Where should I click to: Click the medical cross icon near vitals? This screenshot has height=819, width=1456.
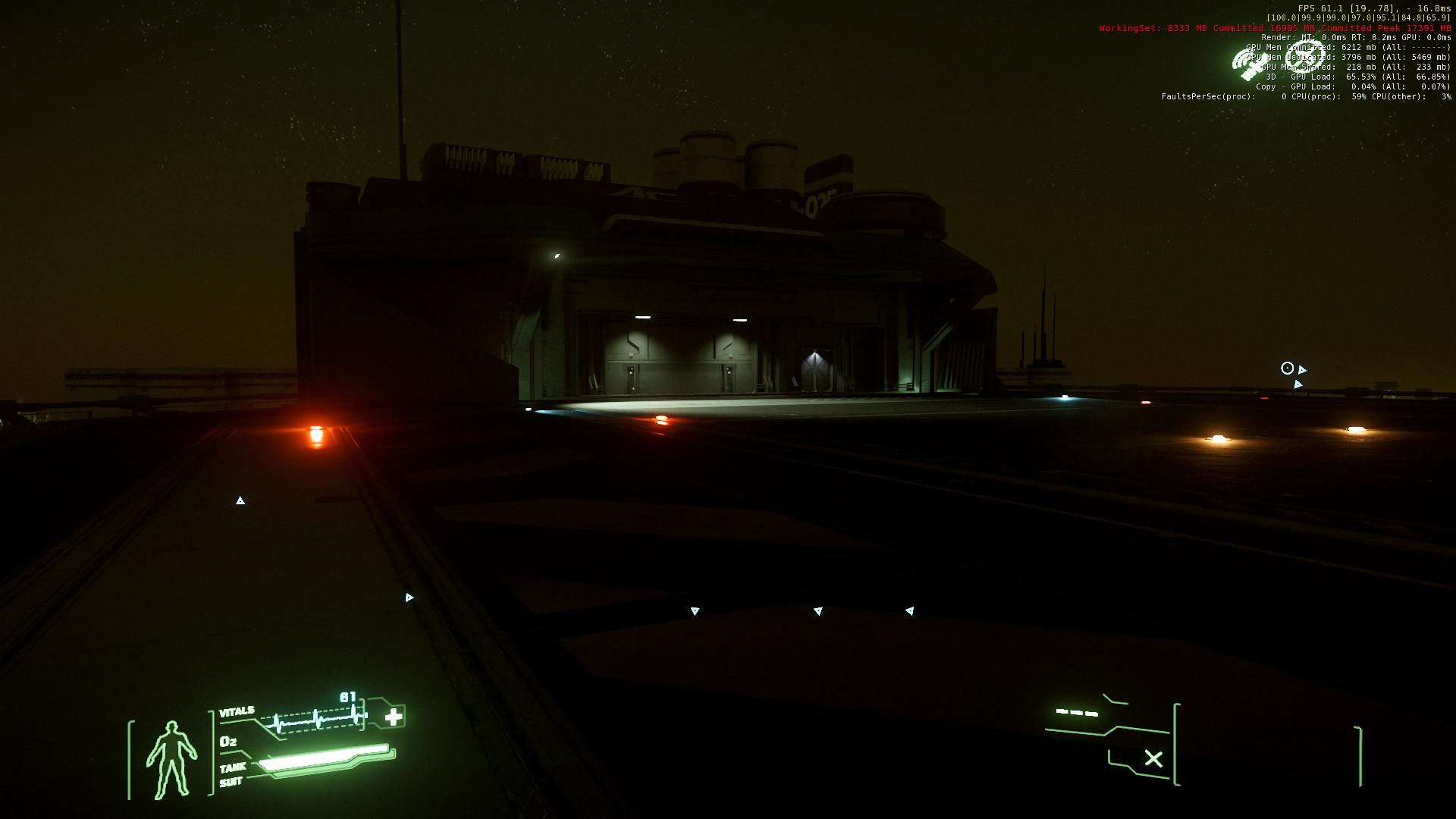[x=394, y=717]
